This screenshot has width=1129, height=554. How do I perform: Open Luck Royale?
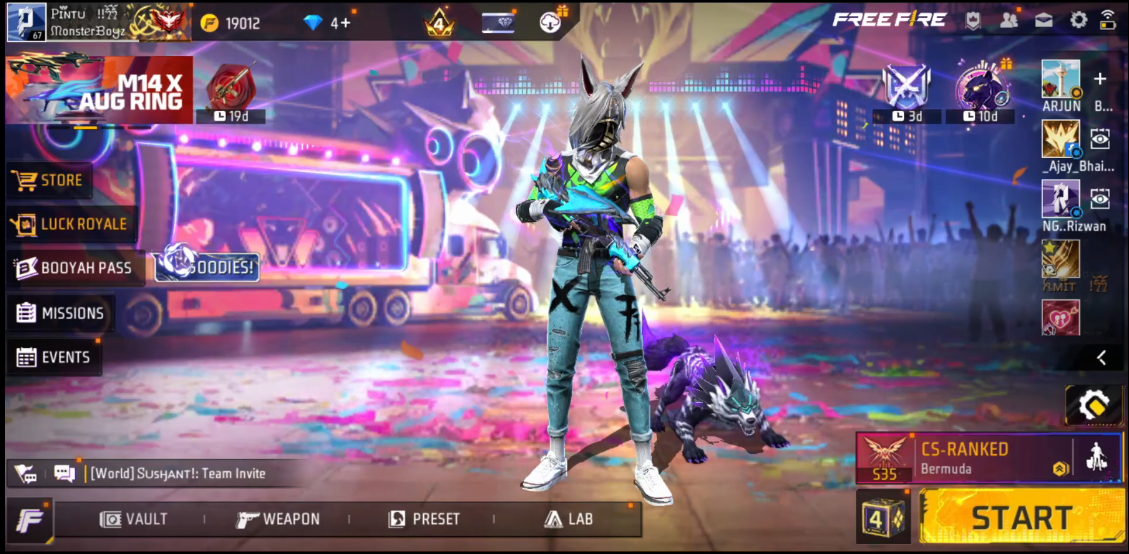pos(70,224)
